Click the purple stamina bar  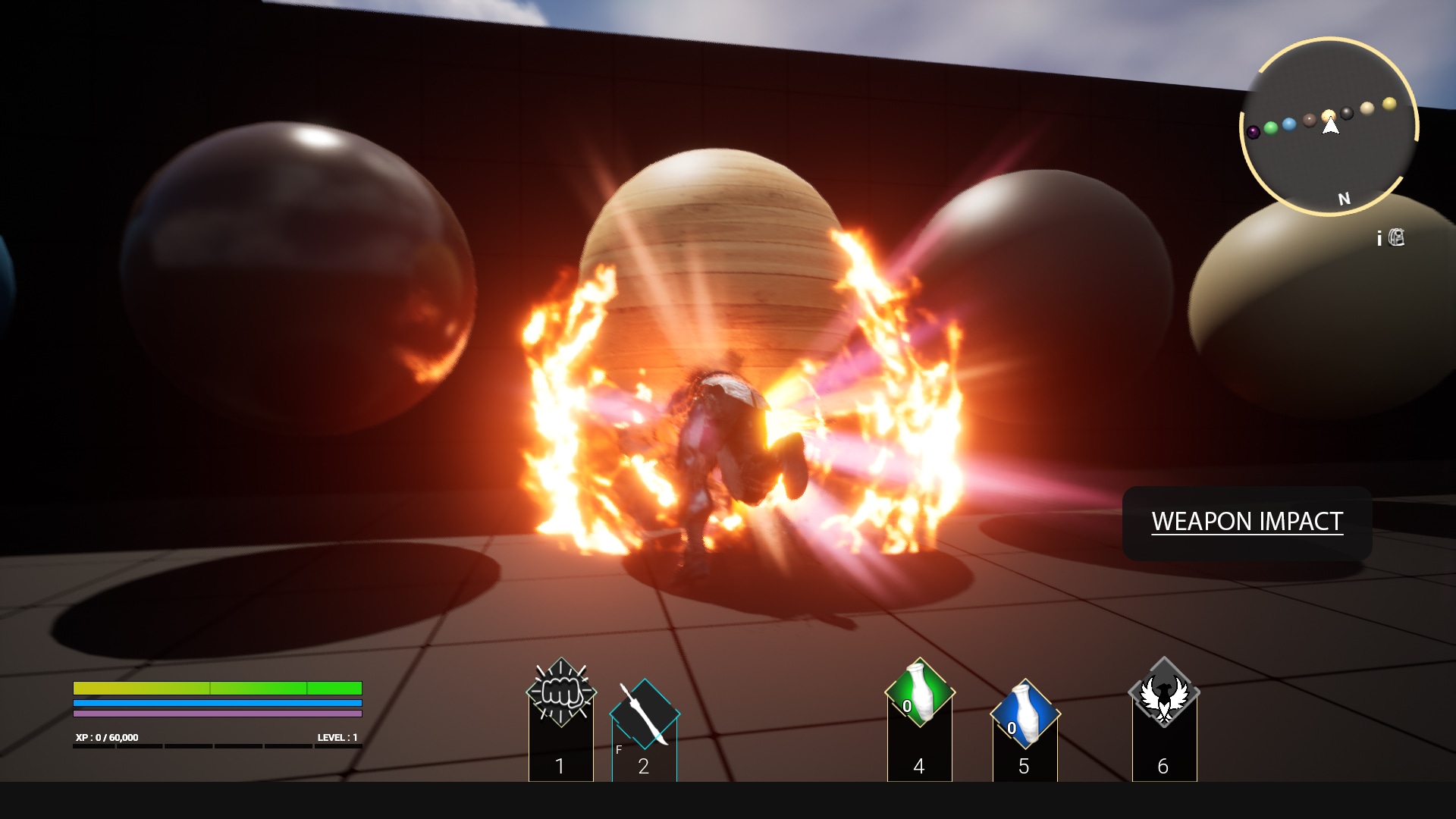point(216,713)
